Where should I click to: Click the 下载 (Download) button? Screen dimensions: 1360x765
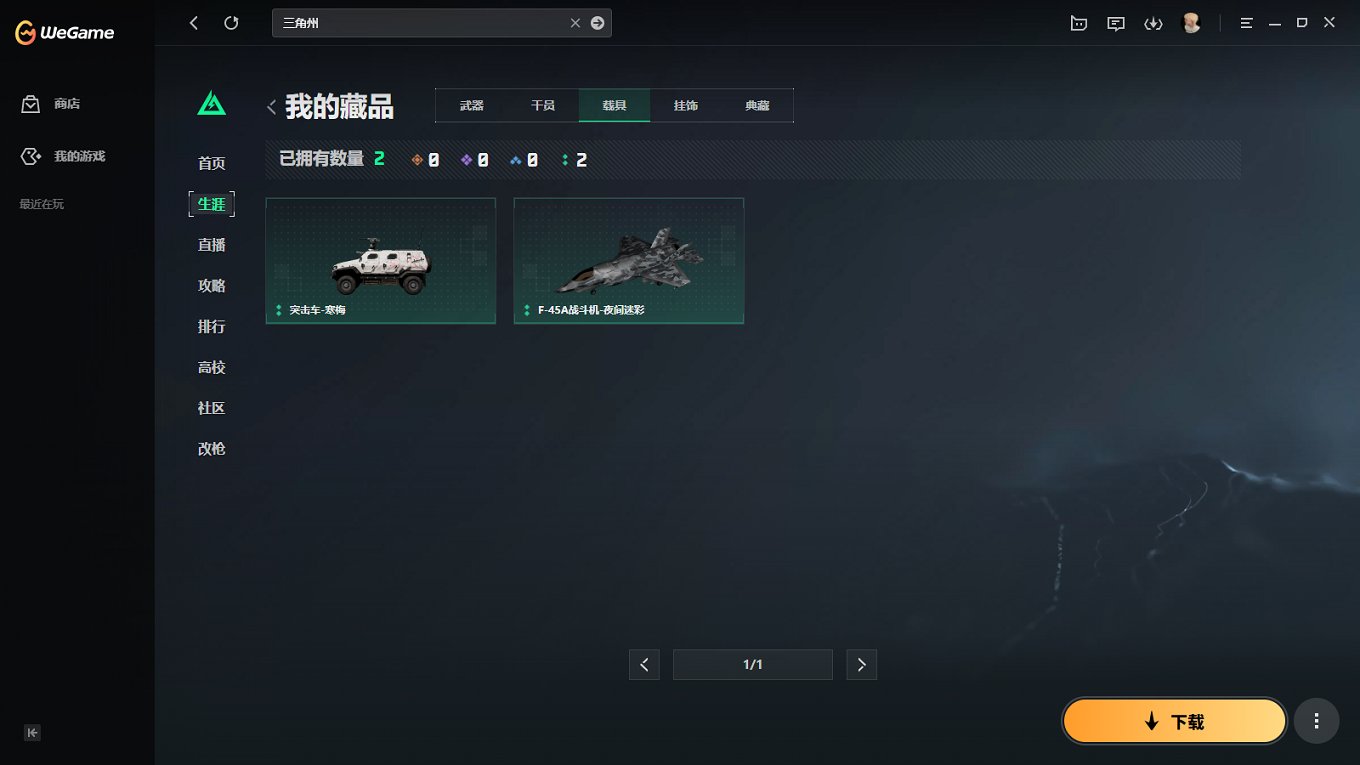tap(1174, 720)
